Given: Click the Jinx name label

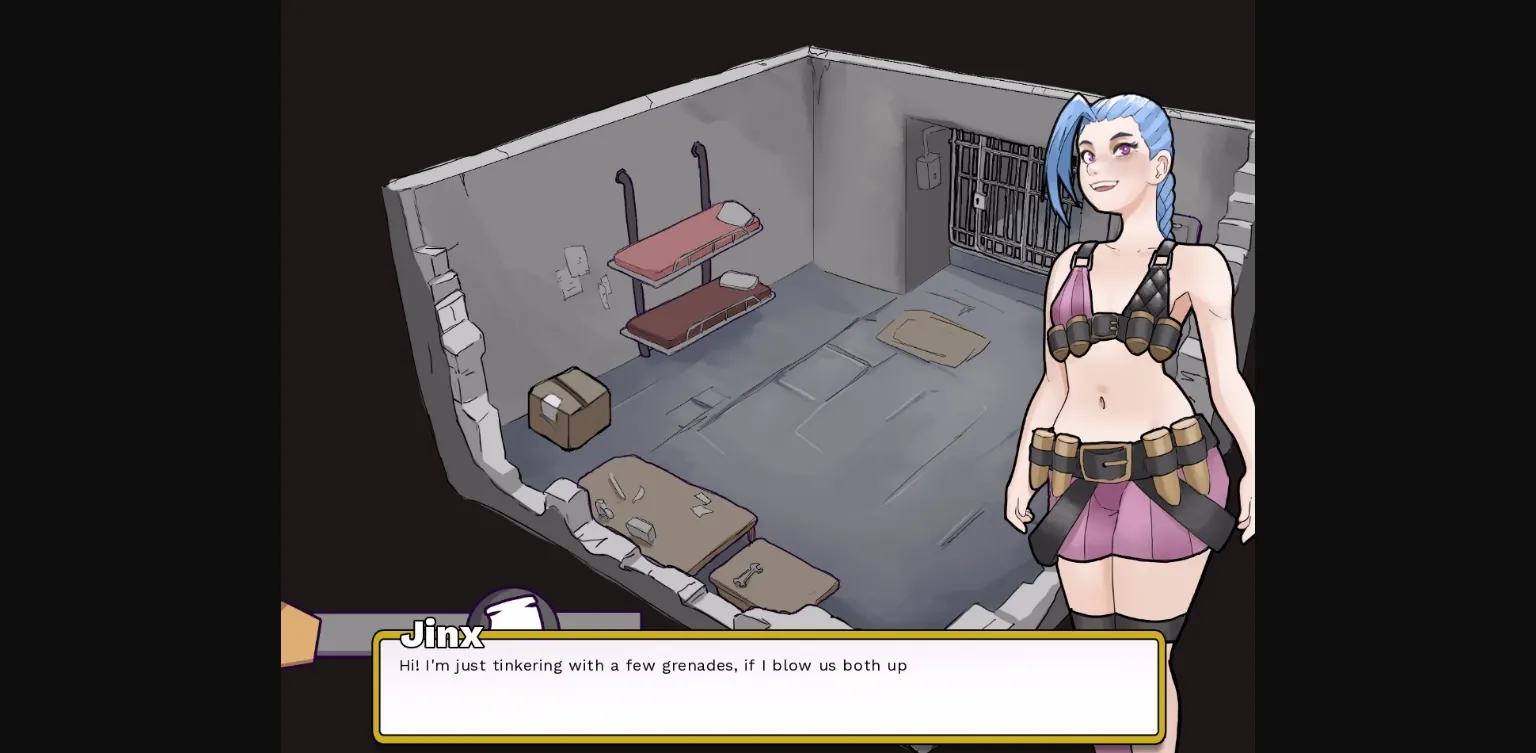Looking at the screenshot, I should tap(441, 634).
